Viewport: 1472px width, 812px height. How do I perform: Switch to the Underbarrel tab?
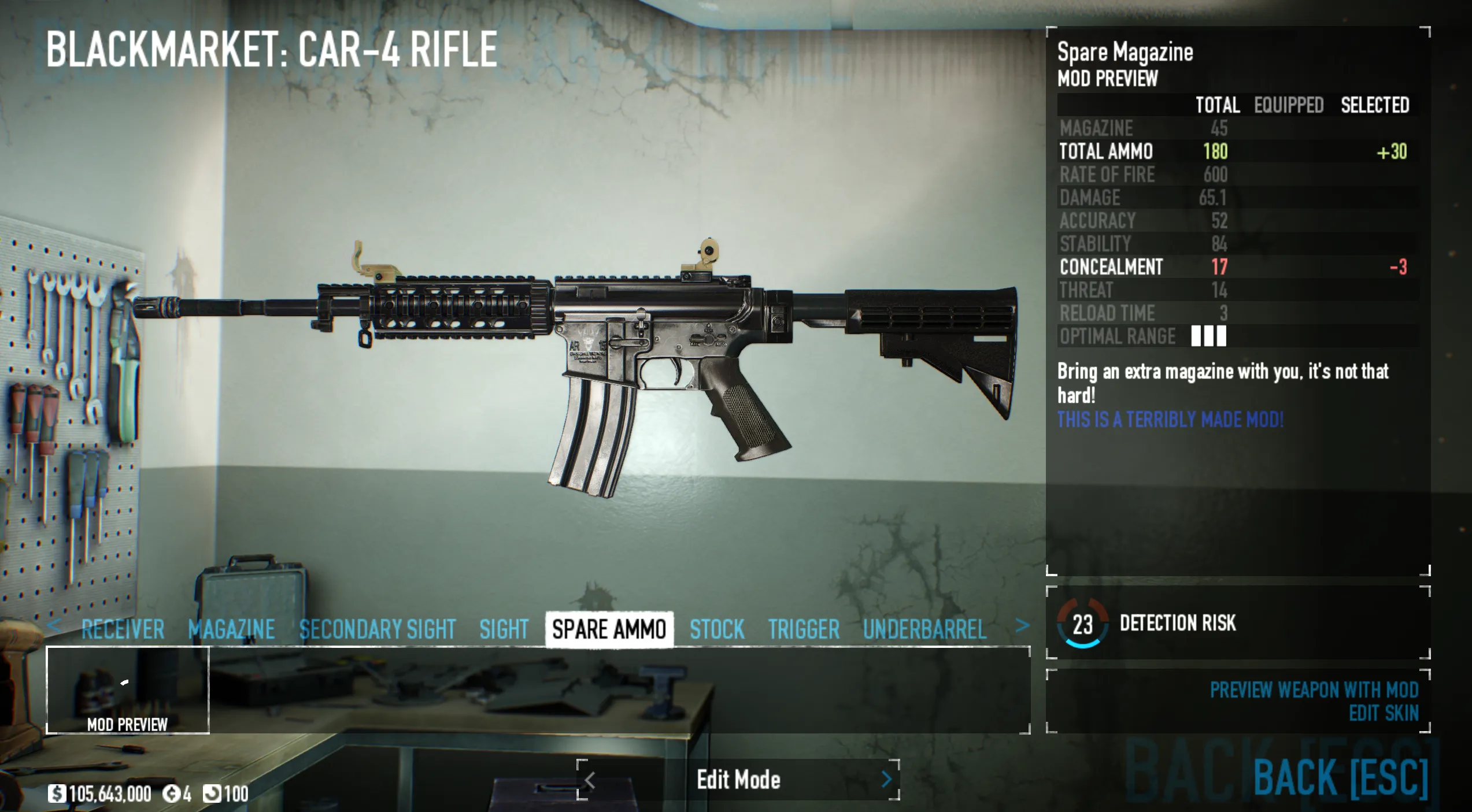coord(924,629)
